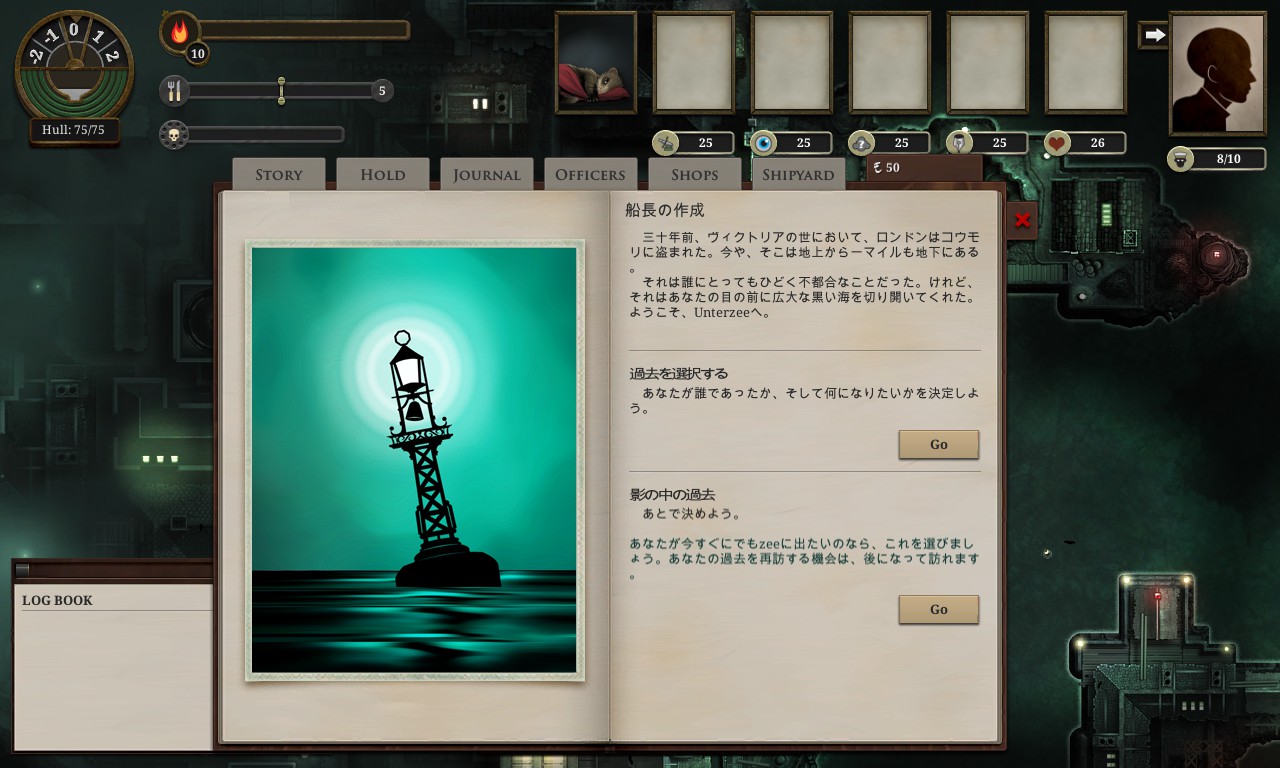This screenshot has width=1280, height=768.
Task: Click the rat officer portrait
Action: point(596,63)
